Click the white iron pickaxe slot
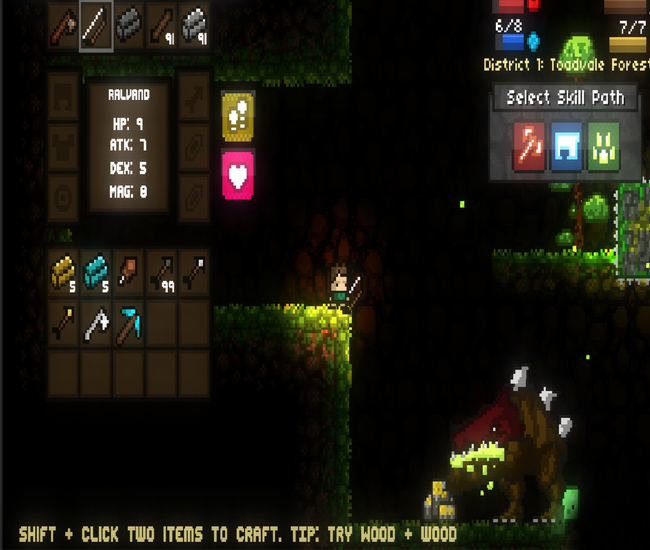Screen dimensions: 650x550 pos(97,322)
